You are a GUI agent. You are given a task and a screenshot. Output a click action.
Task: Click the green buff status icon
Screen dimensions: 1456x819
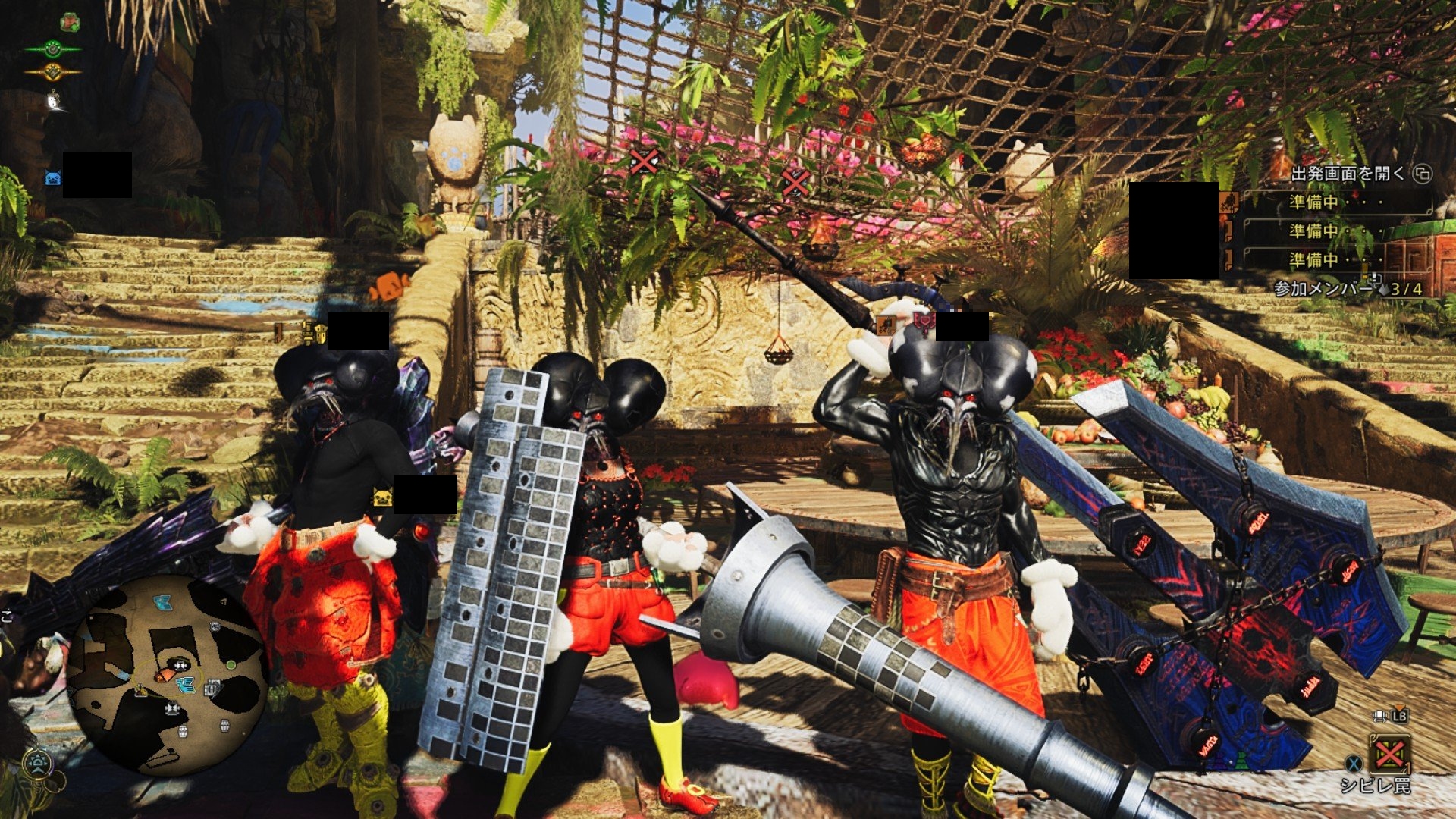(52, 49)
